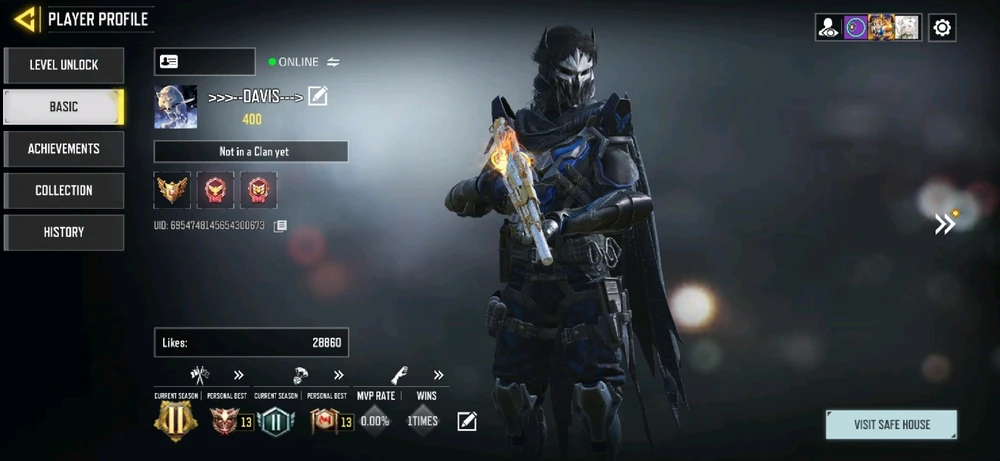Open the settings gear icon

pyautogui.click(x=942, y=28)
